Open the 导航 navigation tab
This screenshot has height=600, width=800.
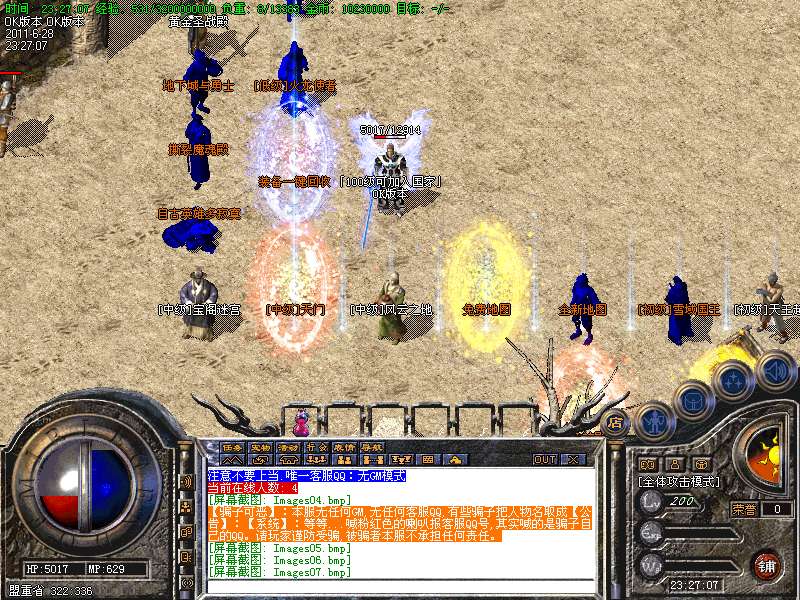372,447
